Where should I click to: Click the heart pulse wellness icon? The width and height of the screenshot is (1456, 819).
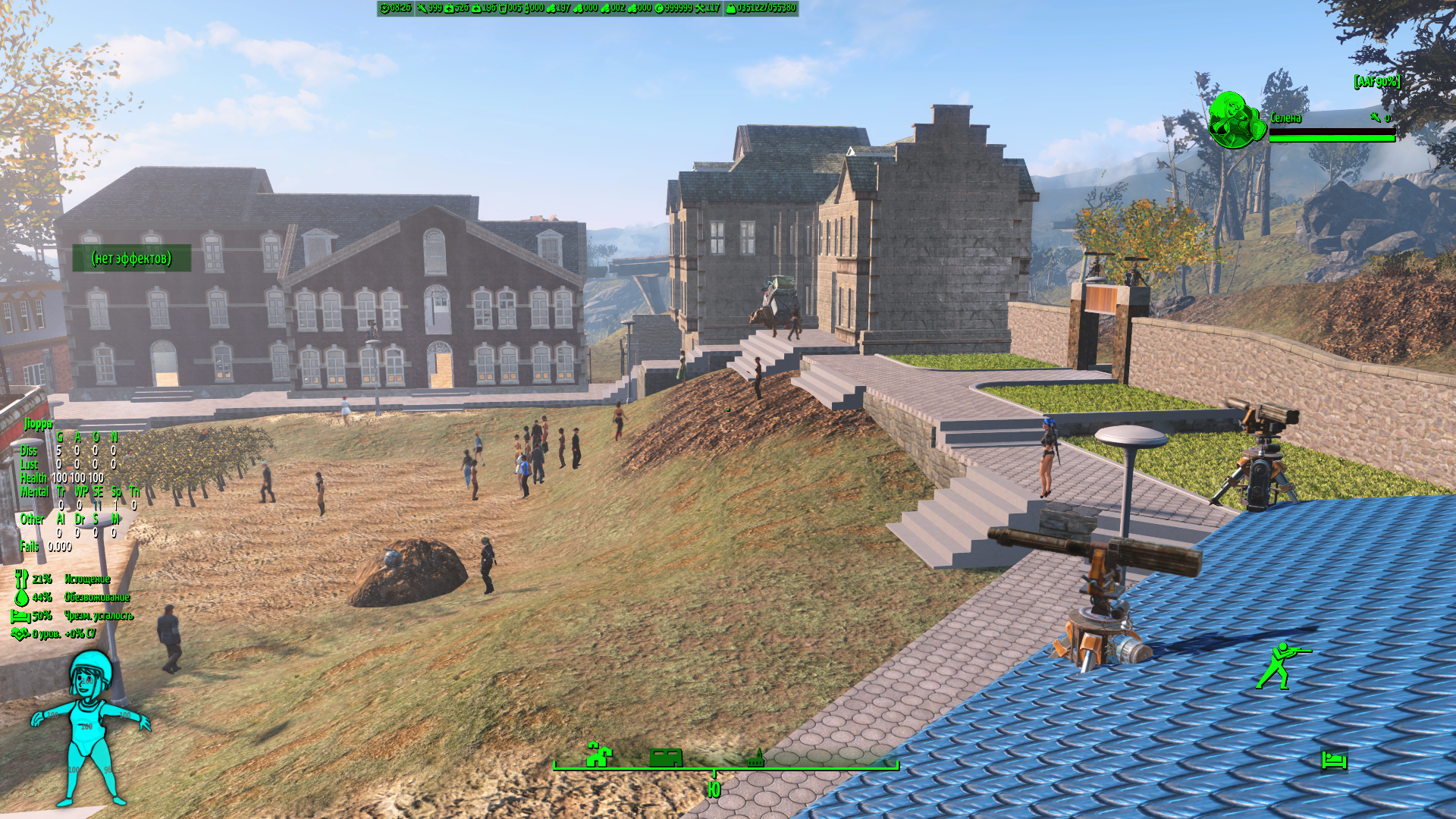pos(20,634)
